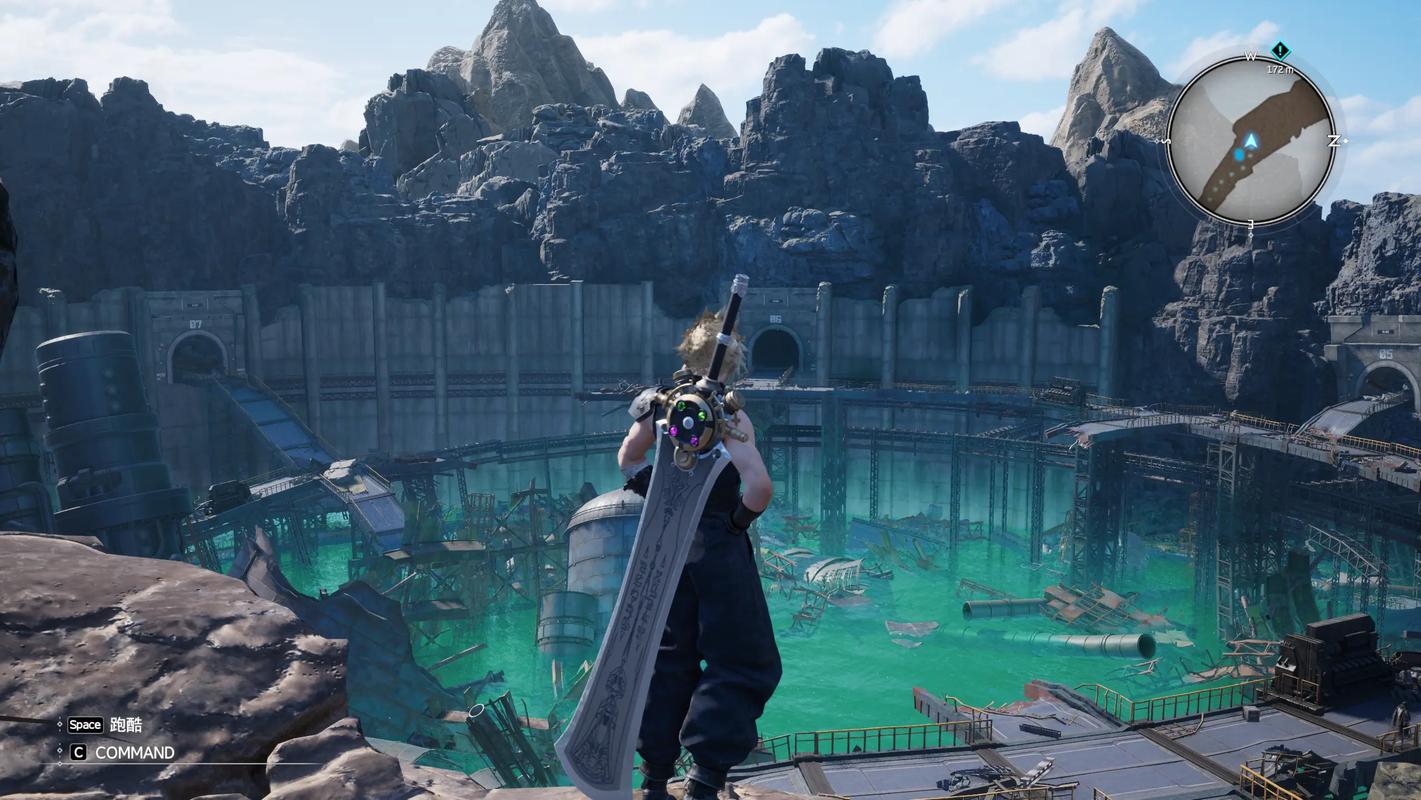Select the teal quest objective marker
The image size is (1421, 800).
pyautogui.click(x=1280, y=51)
